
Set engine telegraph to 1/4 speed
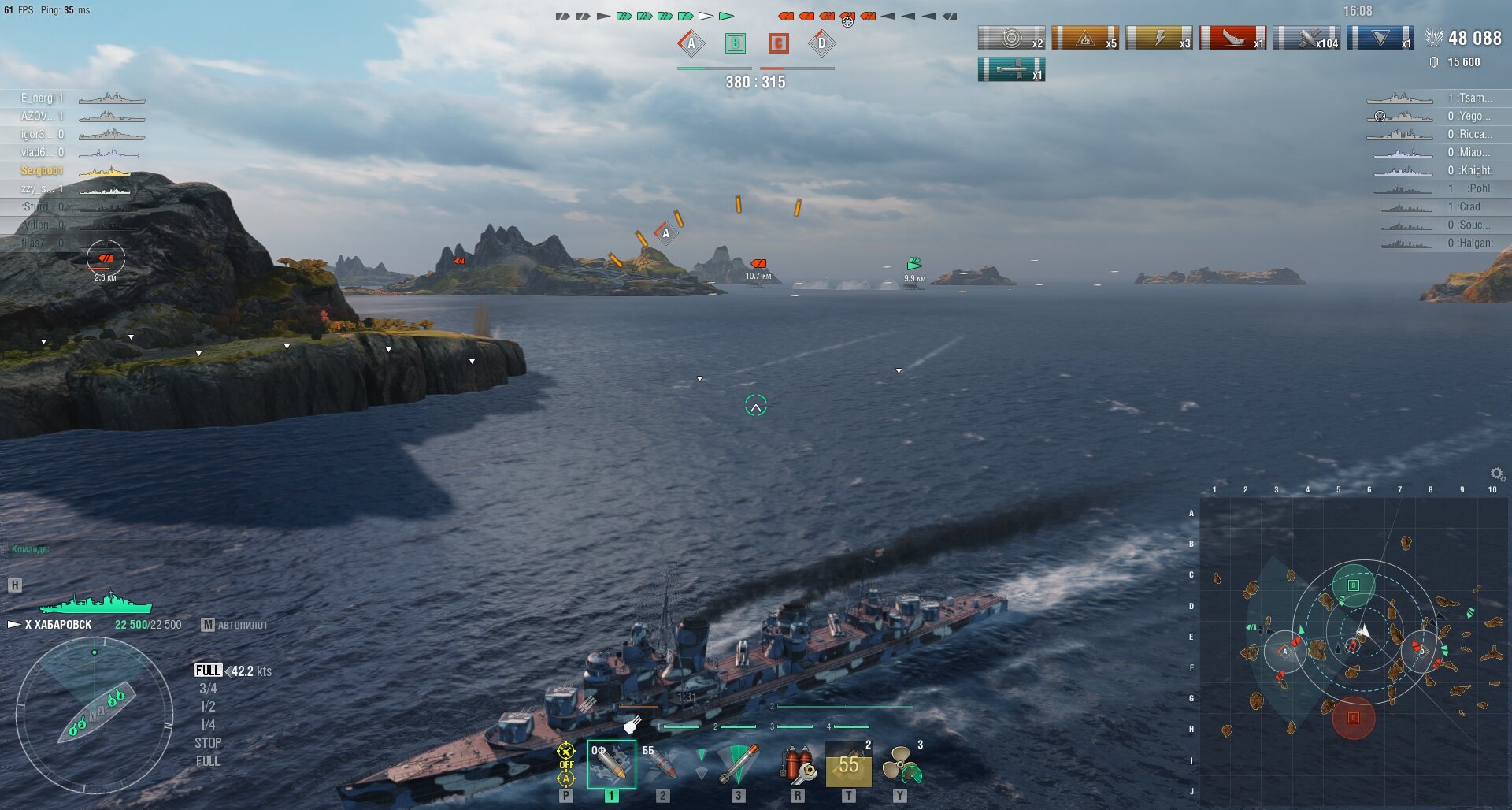pyautogui.click(x=208, y=725)
